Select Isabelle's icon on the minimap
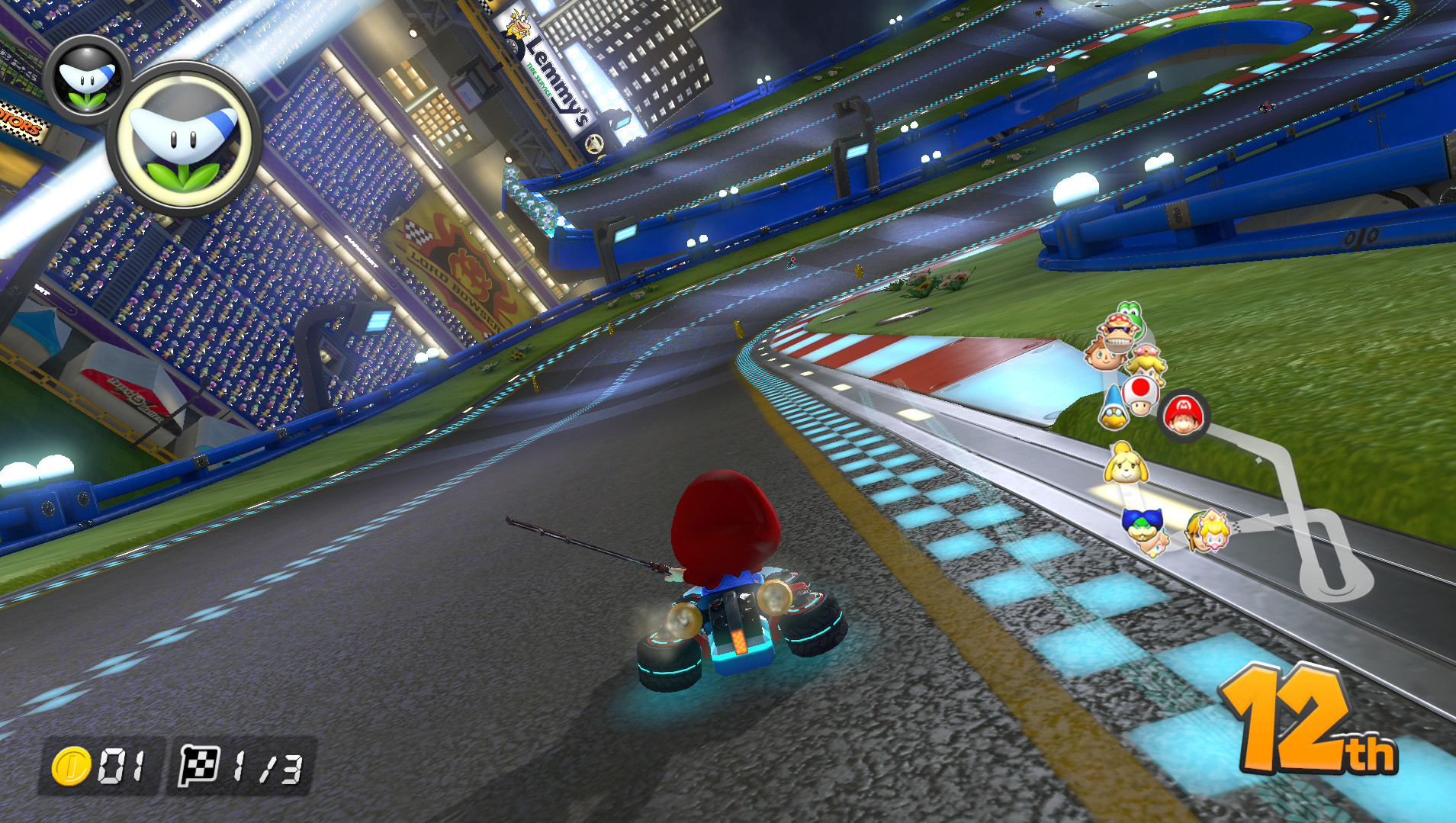Screen dimensions: 1456x823 (1126, 465)
